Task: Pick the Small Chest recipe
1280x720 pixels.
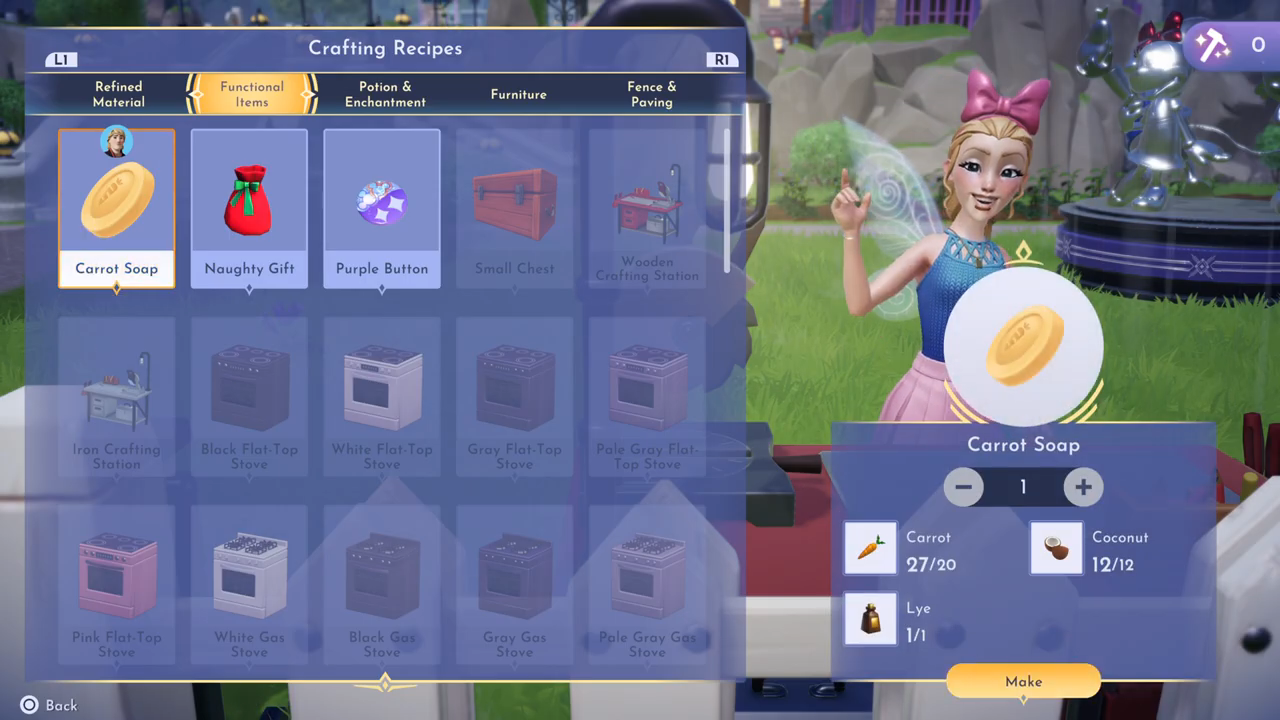Action: tap(514, 208)
